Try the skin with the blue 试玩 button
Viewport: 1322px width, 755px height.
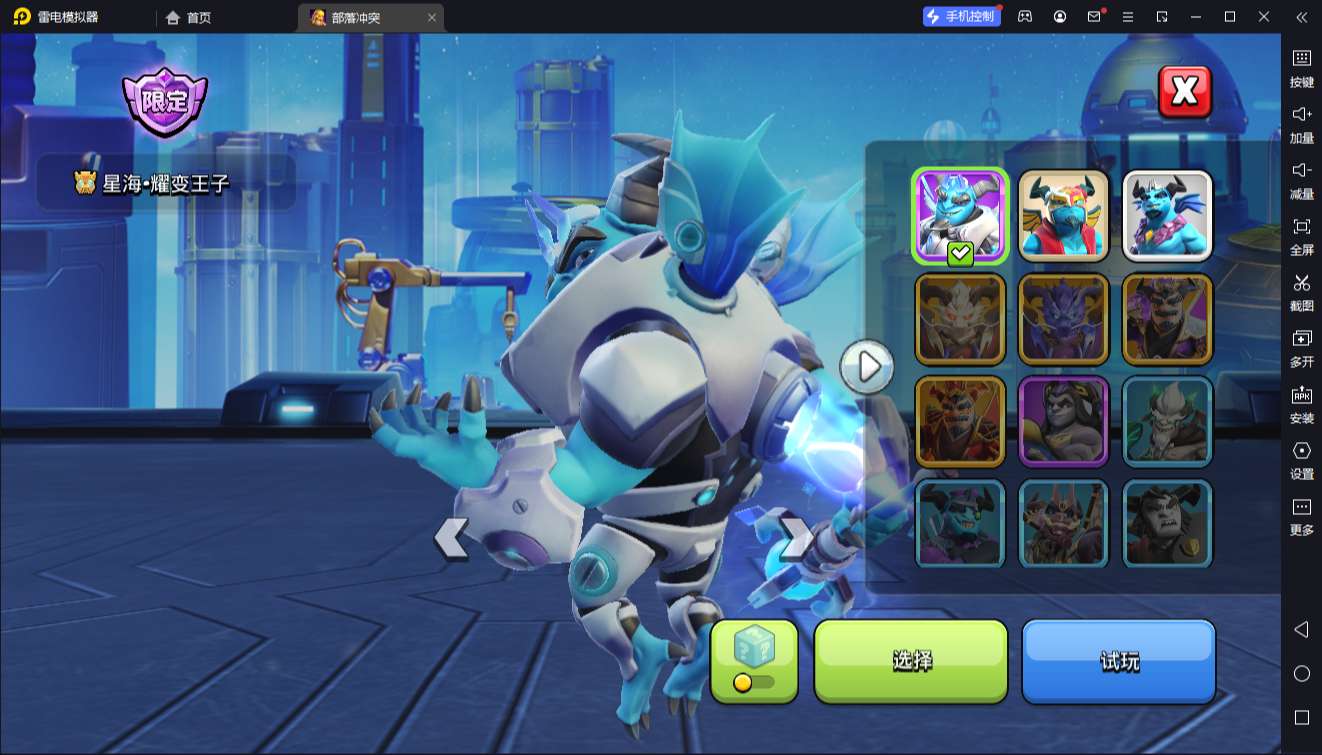coord(1118,661)
